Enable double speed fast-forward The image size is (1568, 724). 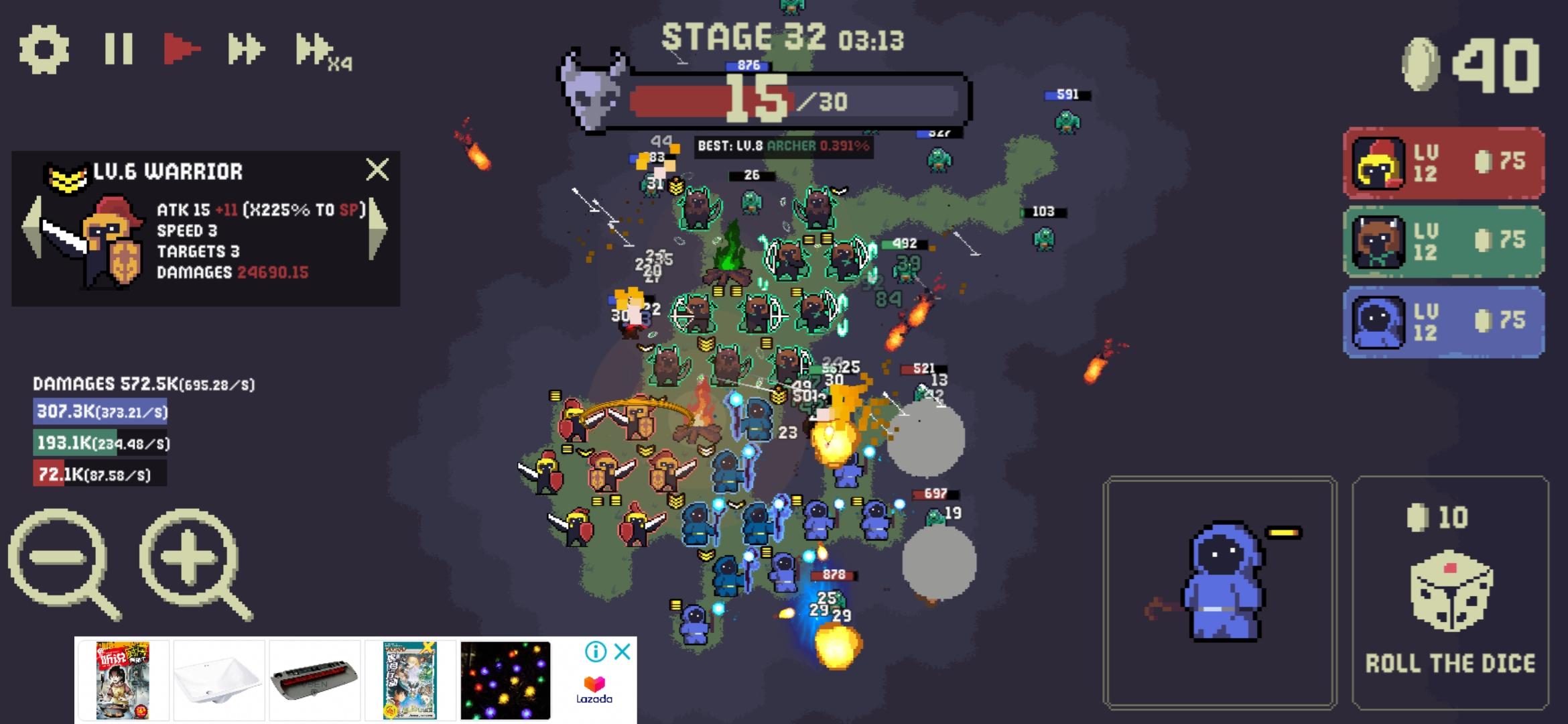tap(248, 48)
